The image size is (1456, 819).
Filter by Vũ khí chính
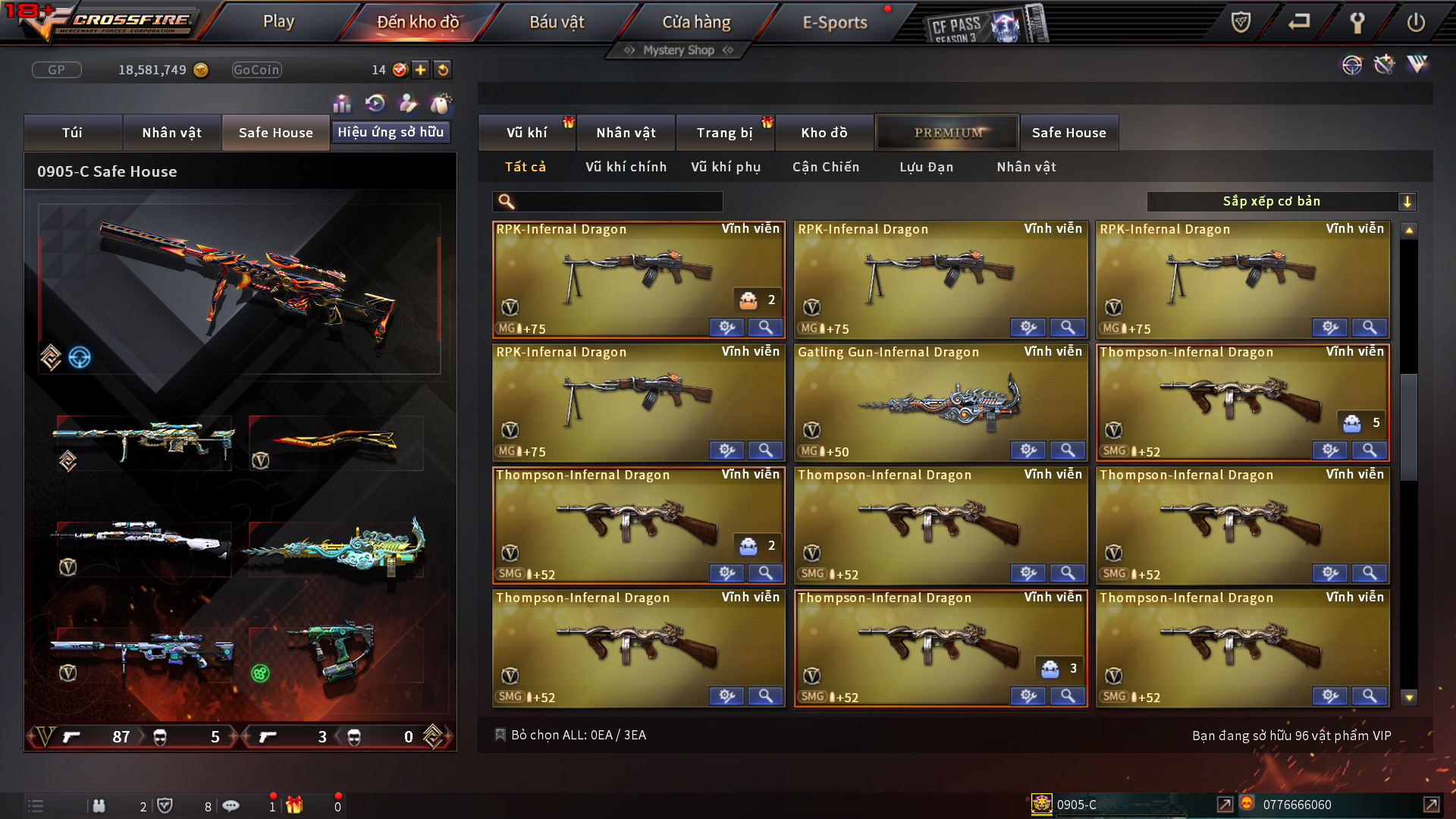(626, 167)
